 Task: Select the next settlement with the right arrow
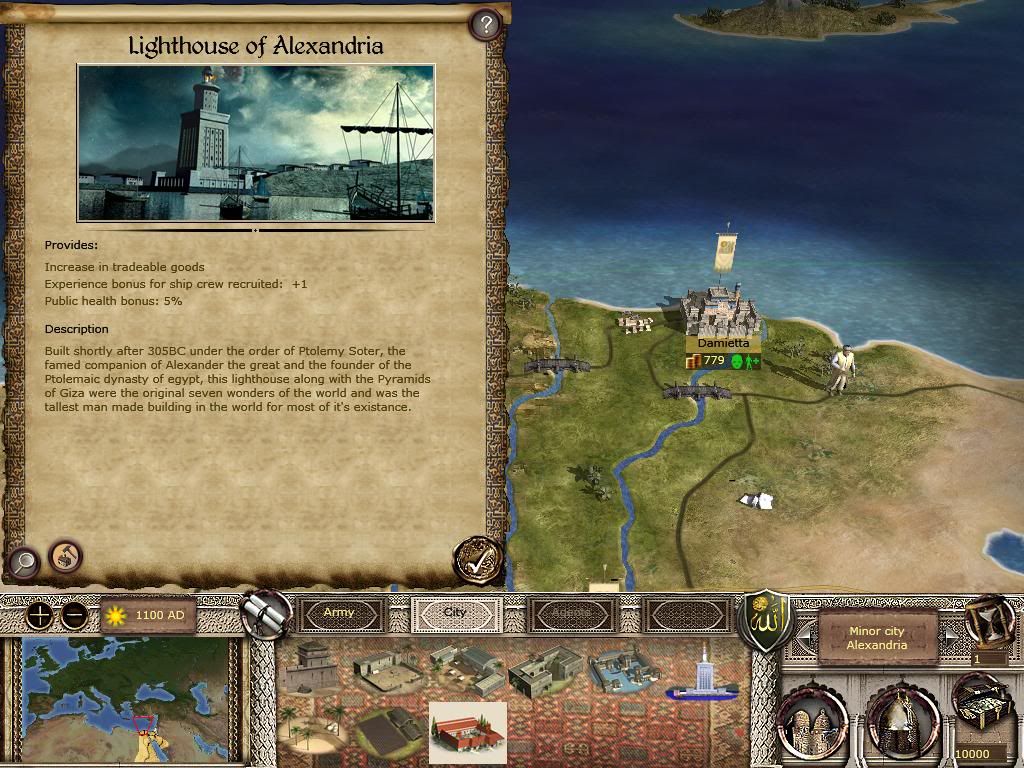(x=952, y=634)
